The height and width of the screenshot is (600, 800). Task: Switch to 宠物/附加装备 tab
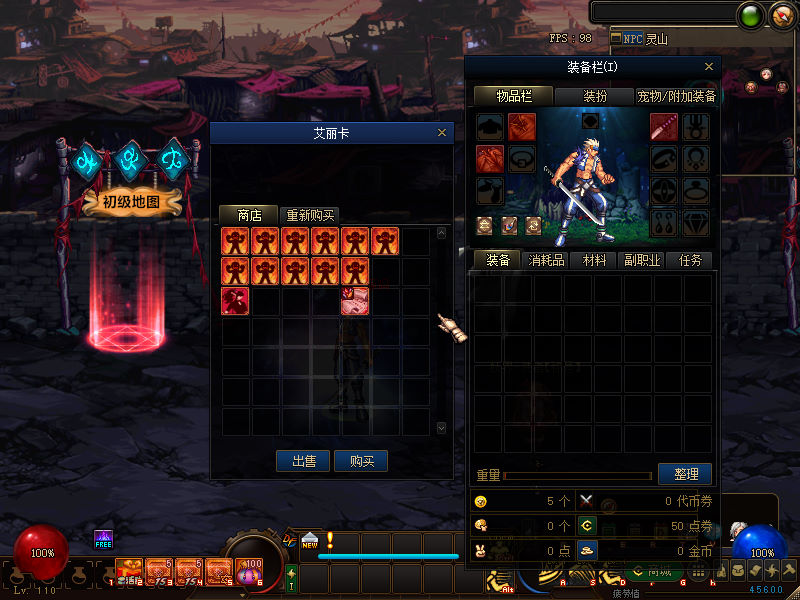(676, 96)
